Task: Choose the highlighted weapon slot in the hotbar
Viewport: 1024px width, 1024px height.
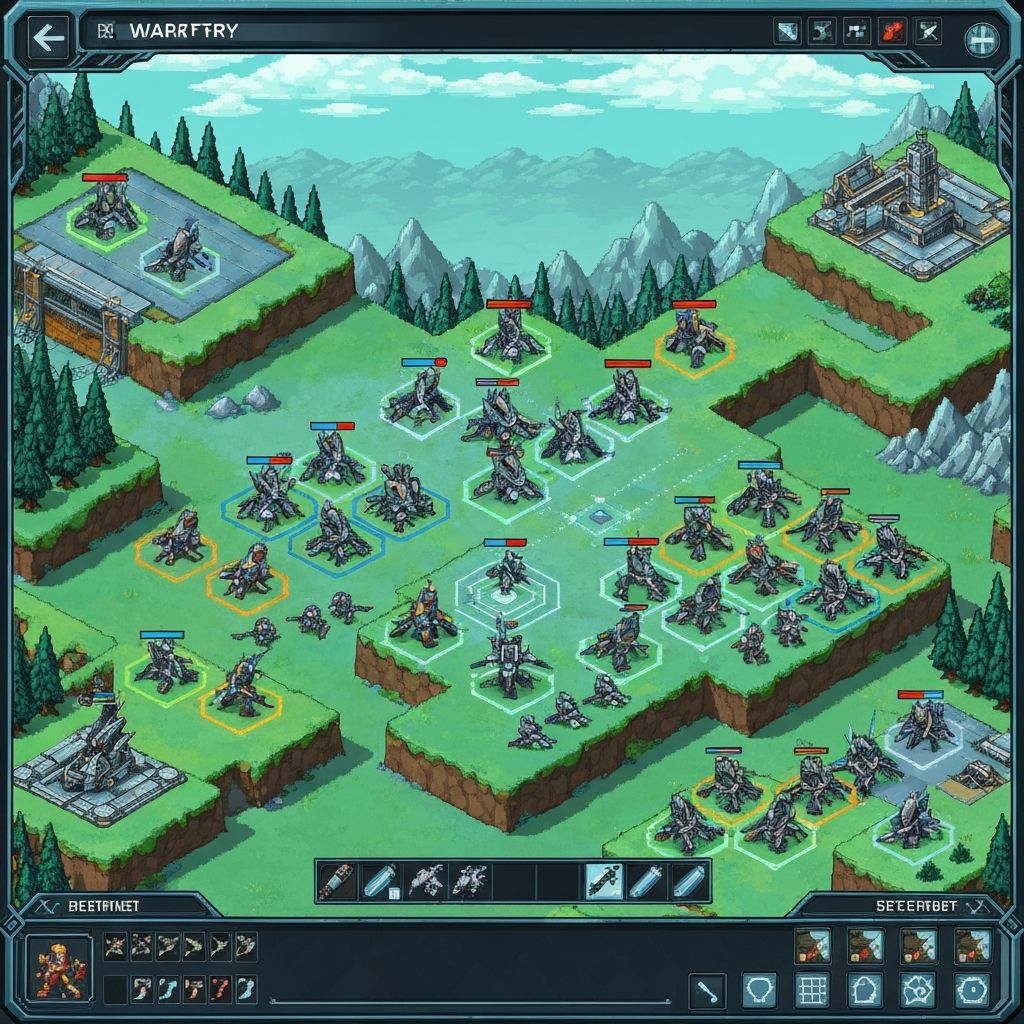Action: pyautogui.click(x=602, y=881)
